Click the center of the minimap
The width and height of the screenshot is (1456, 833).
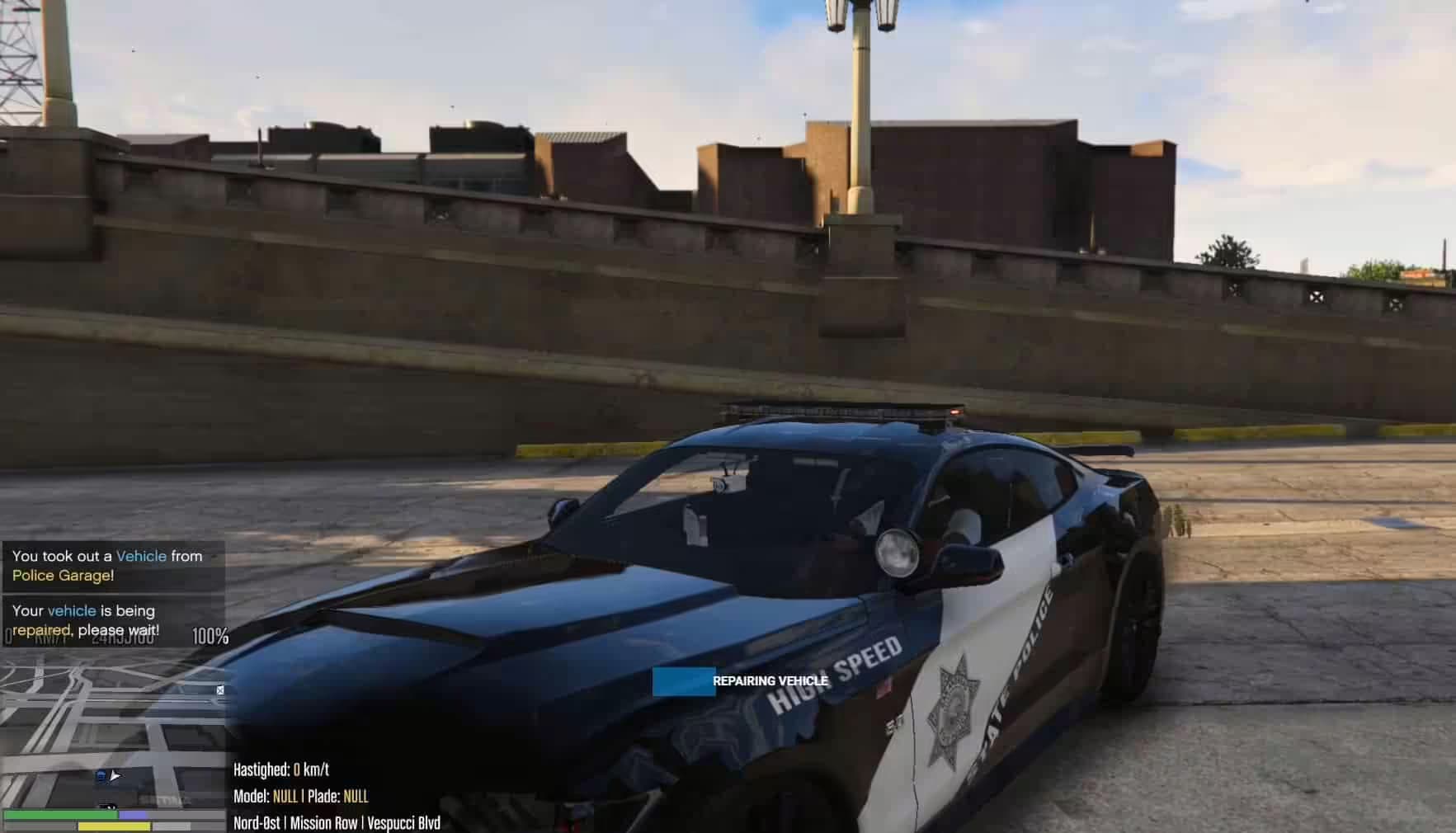click(x=111, y=738)
